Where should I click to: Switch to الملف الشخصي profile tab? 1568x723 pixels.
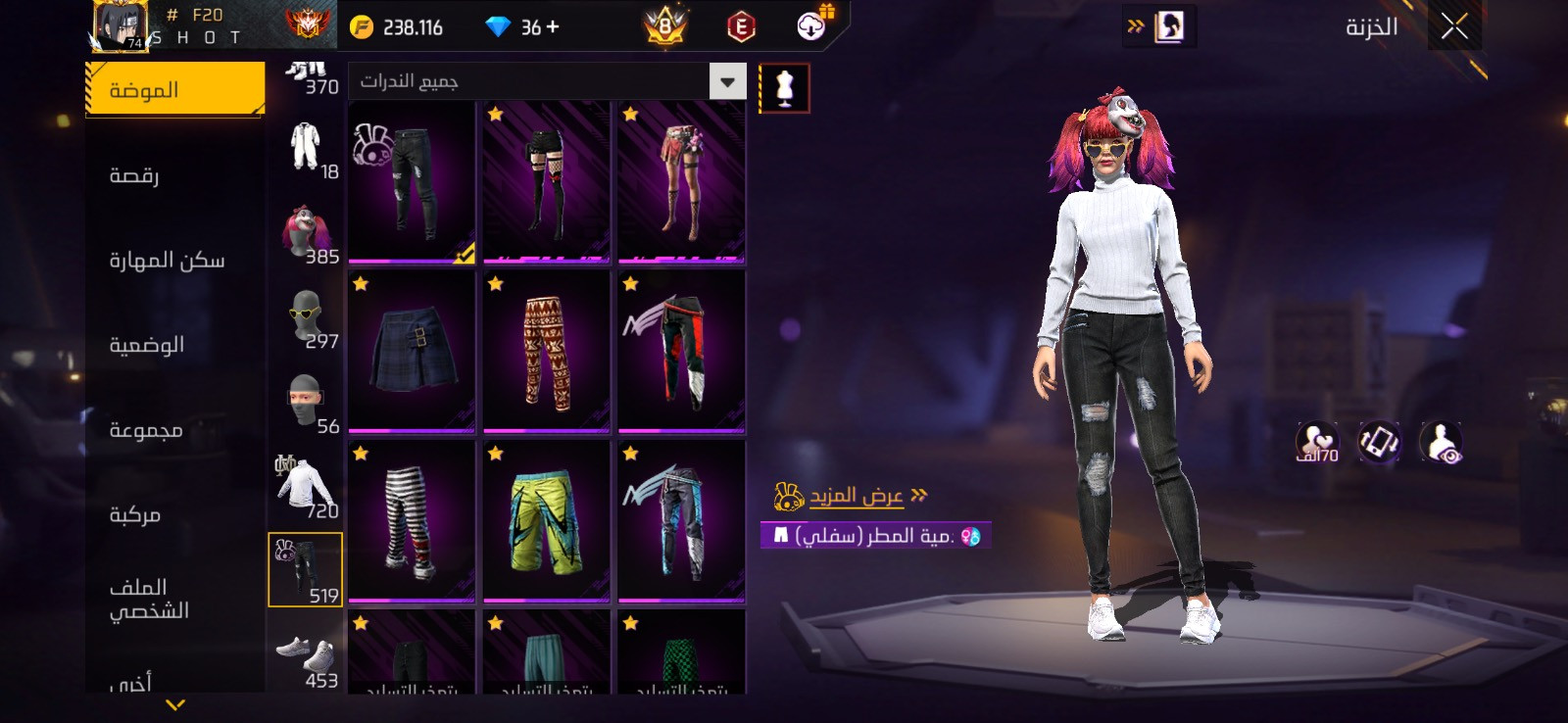[149, 599]
